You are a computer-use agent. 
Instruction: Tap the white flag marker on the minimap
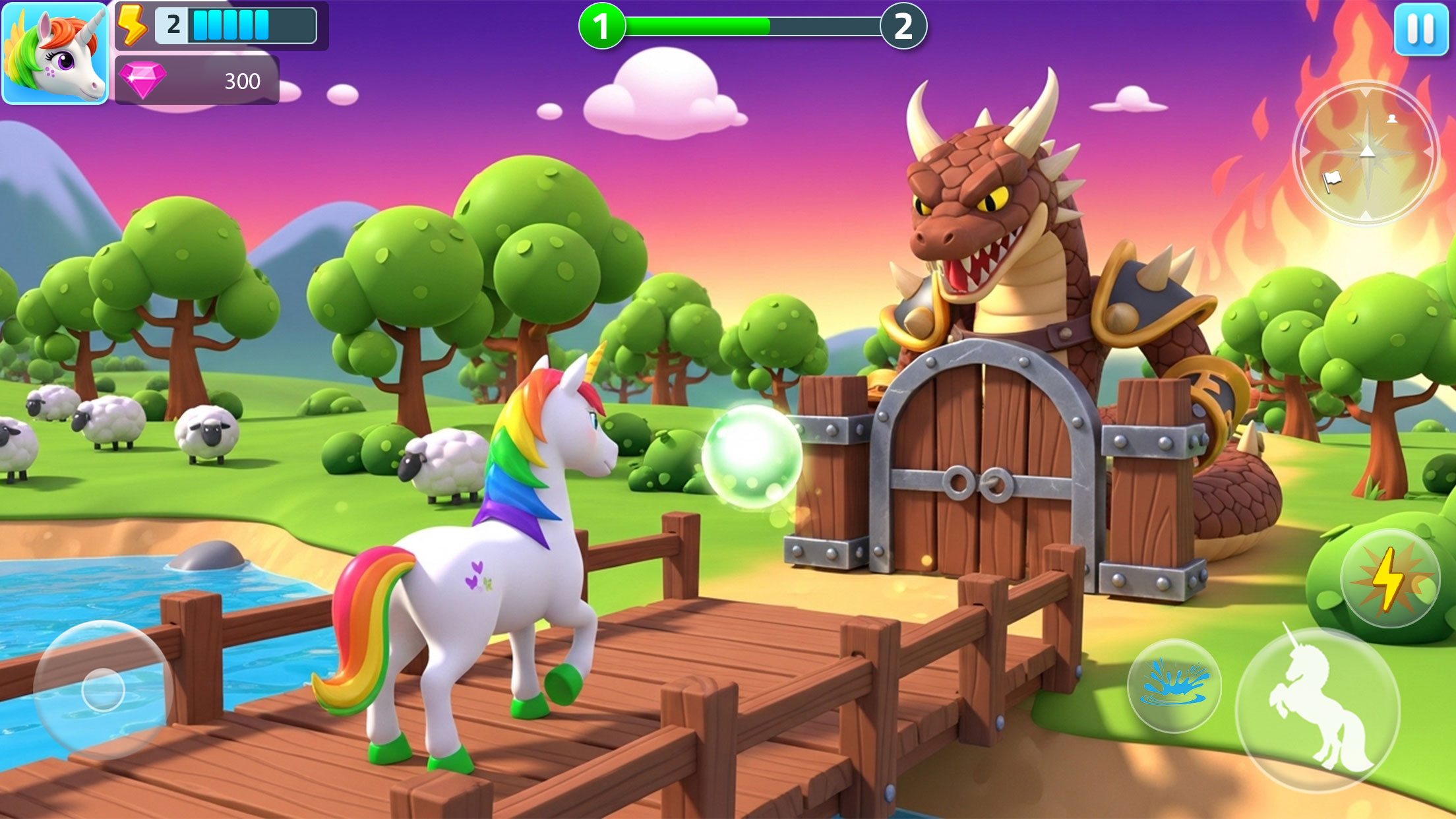(x=1331, y=181)
